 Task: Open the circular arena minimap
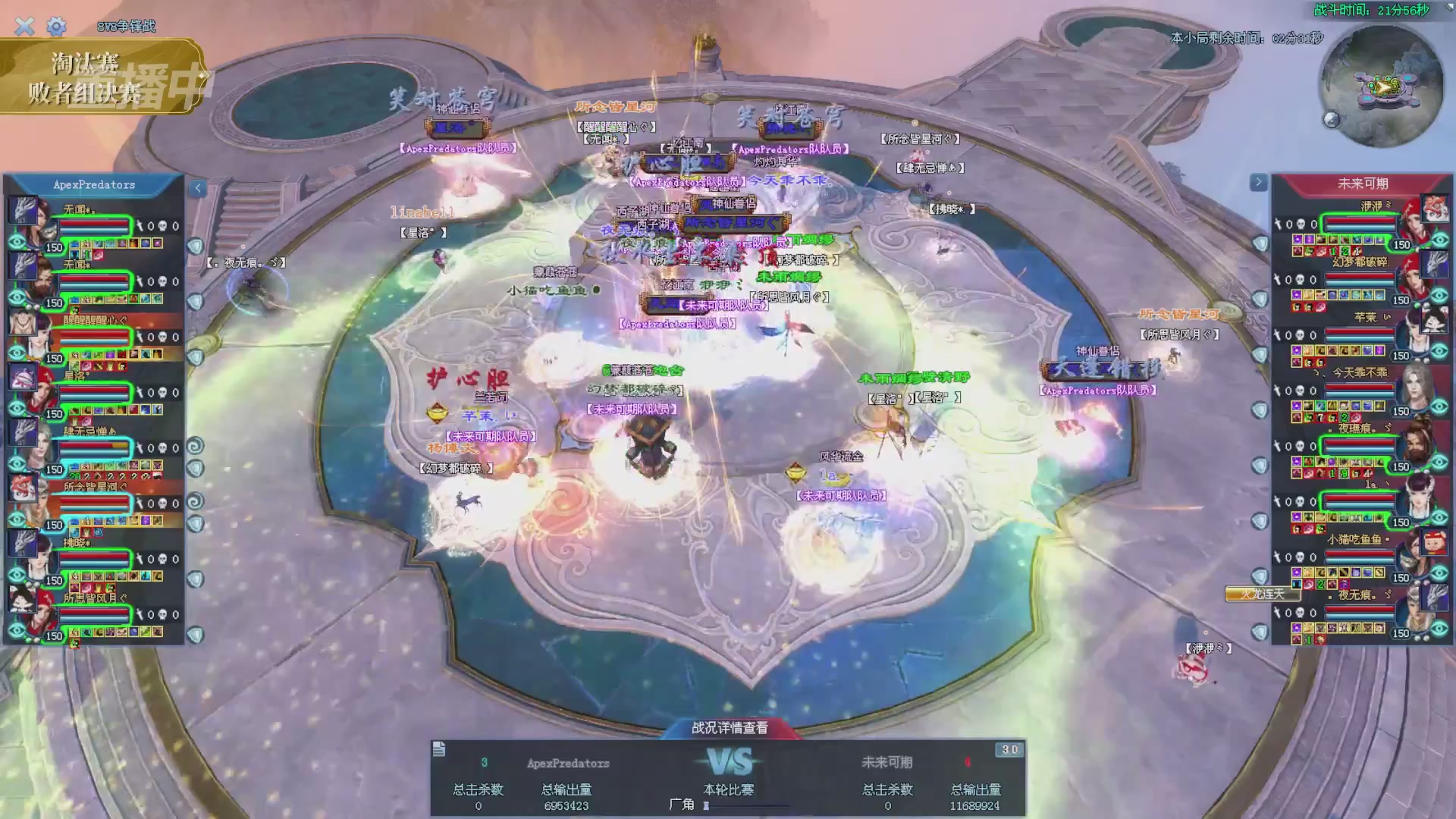1381,85
